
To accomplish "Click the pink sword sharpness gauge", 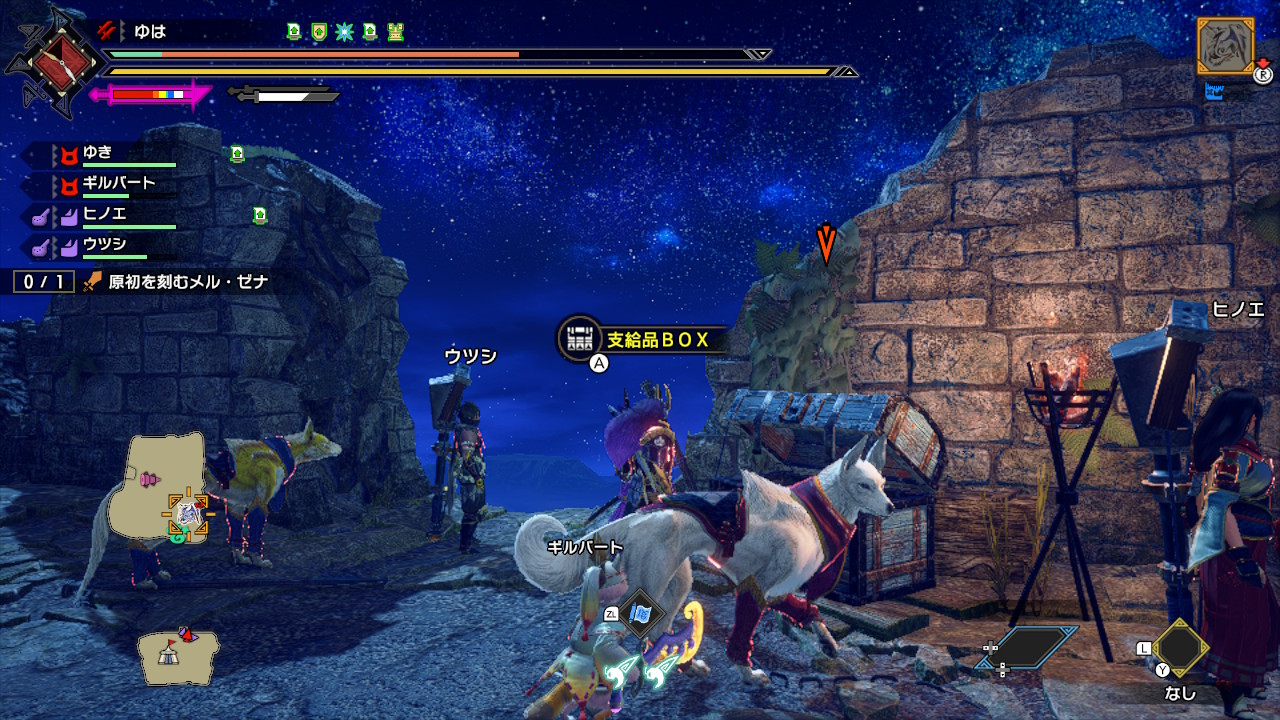I will coord(150,95).
